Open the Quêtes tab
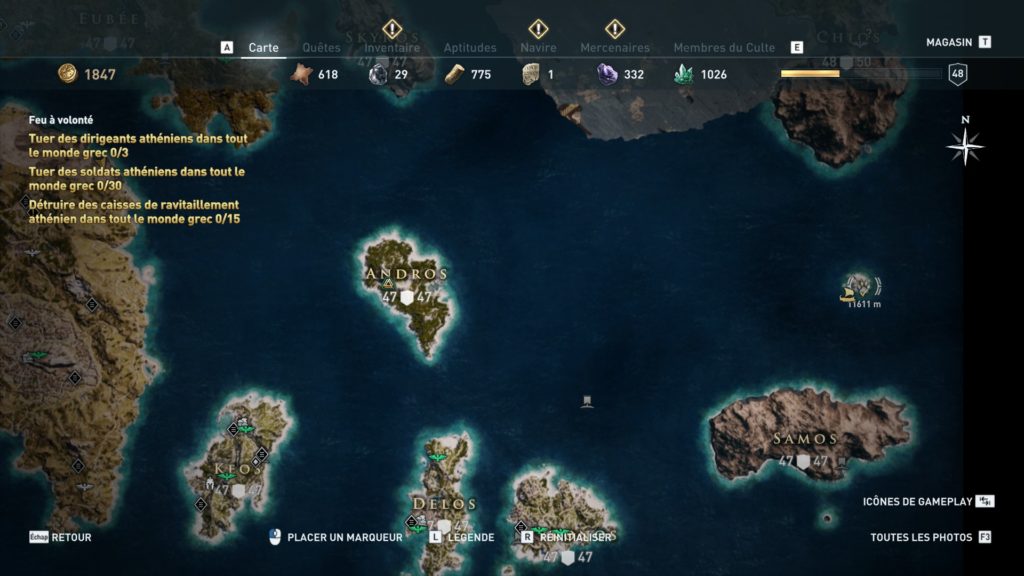The width and height of the screenshot is (1024, 576). point(321,47)
